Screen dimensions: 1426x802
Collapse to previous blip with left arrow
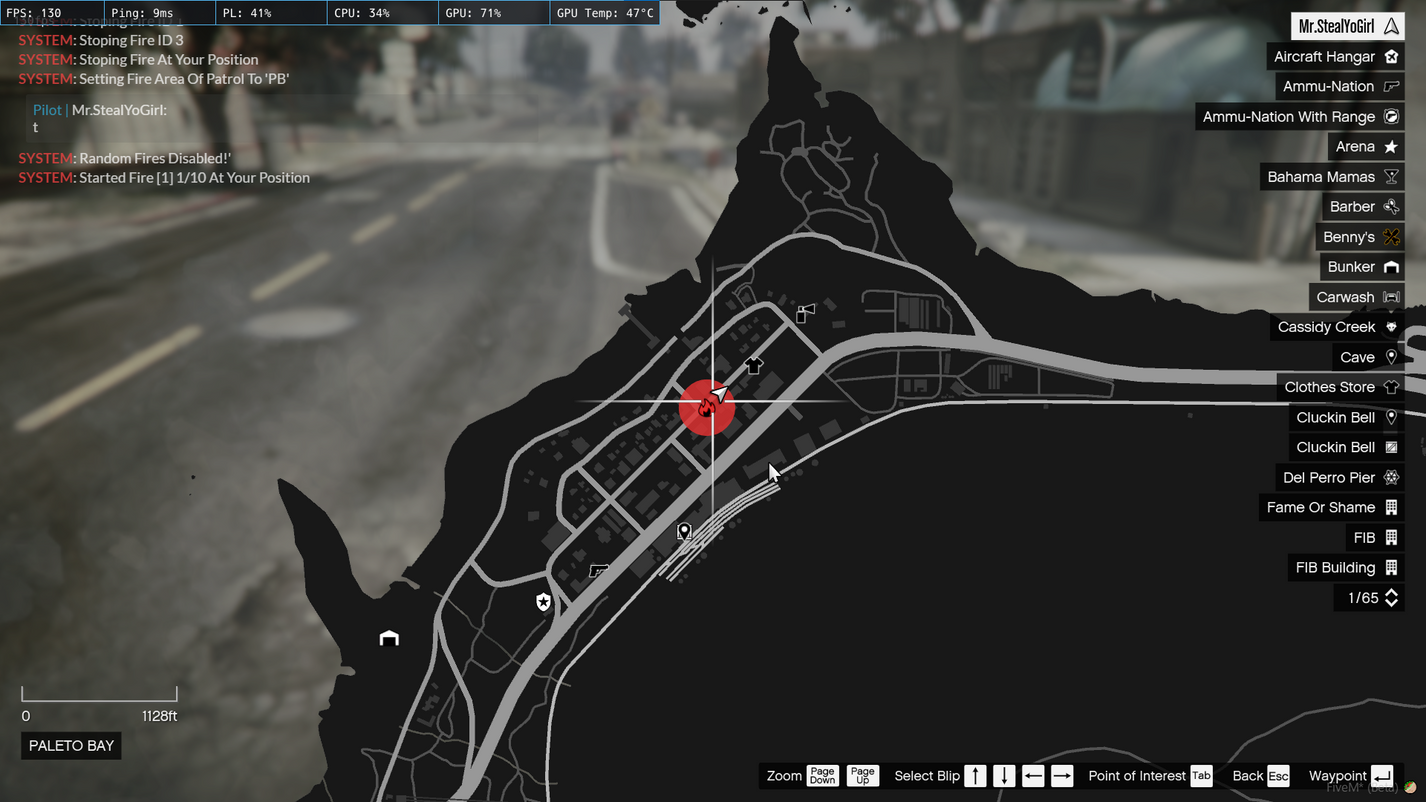click(1032, 775)
